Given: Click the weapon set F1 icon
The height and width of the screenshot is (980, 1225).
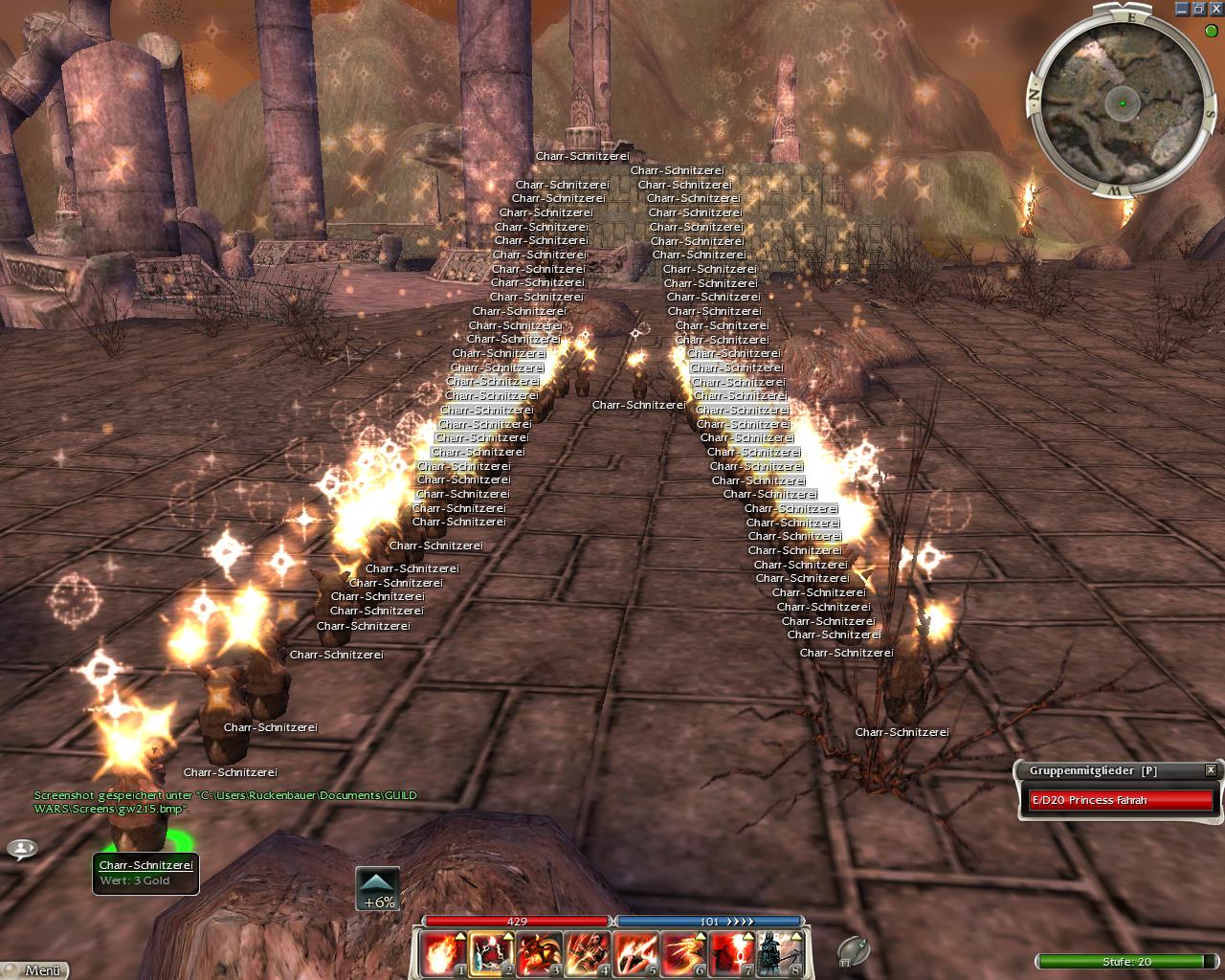Looking at the screenshot, I should pos(853,950).
